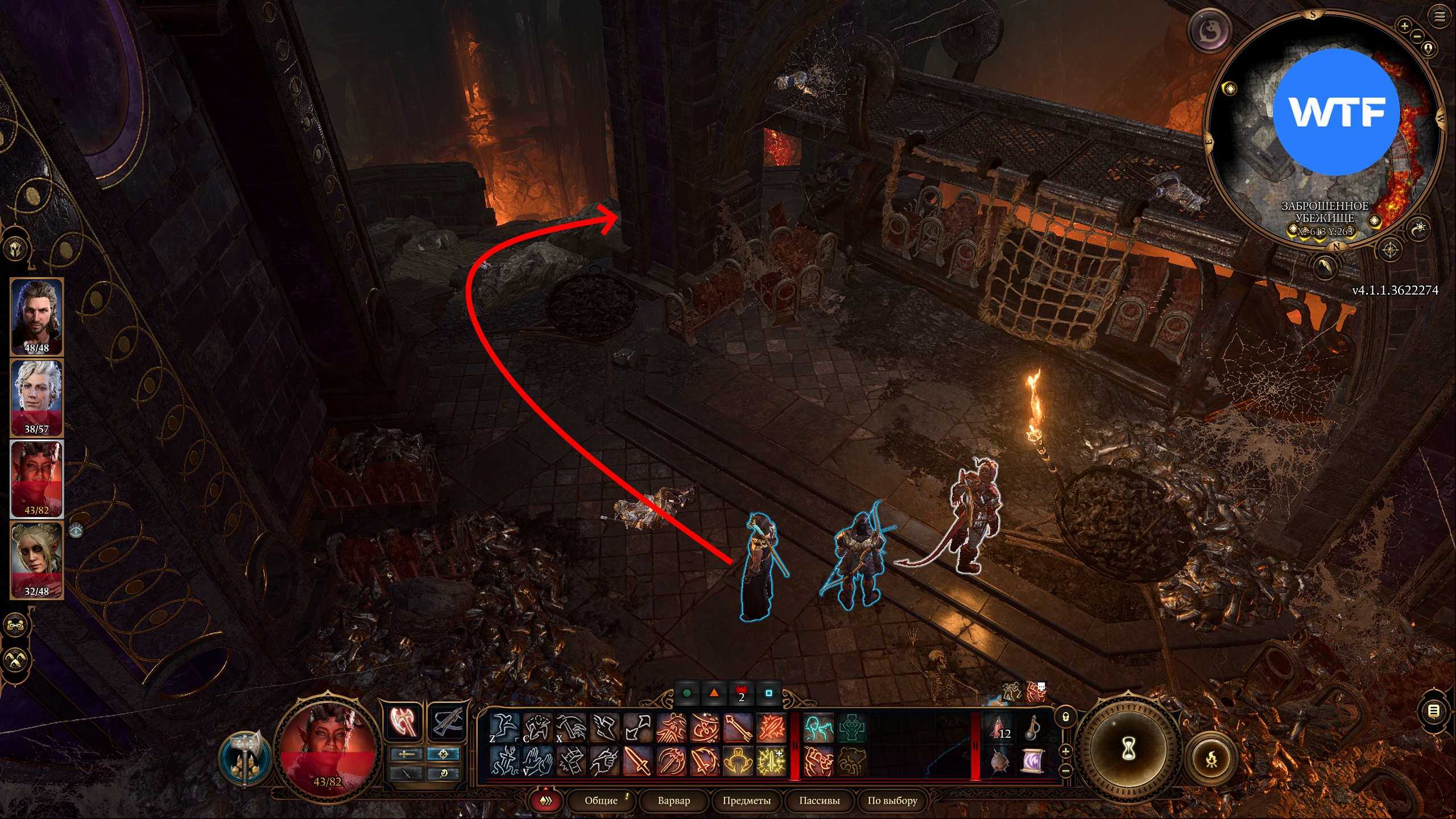This screenshot has width=1456, height=819.
Task: Use the purple scroll item
Action: (1032, 761)
